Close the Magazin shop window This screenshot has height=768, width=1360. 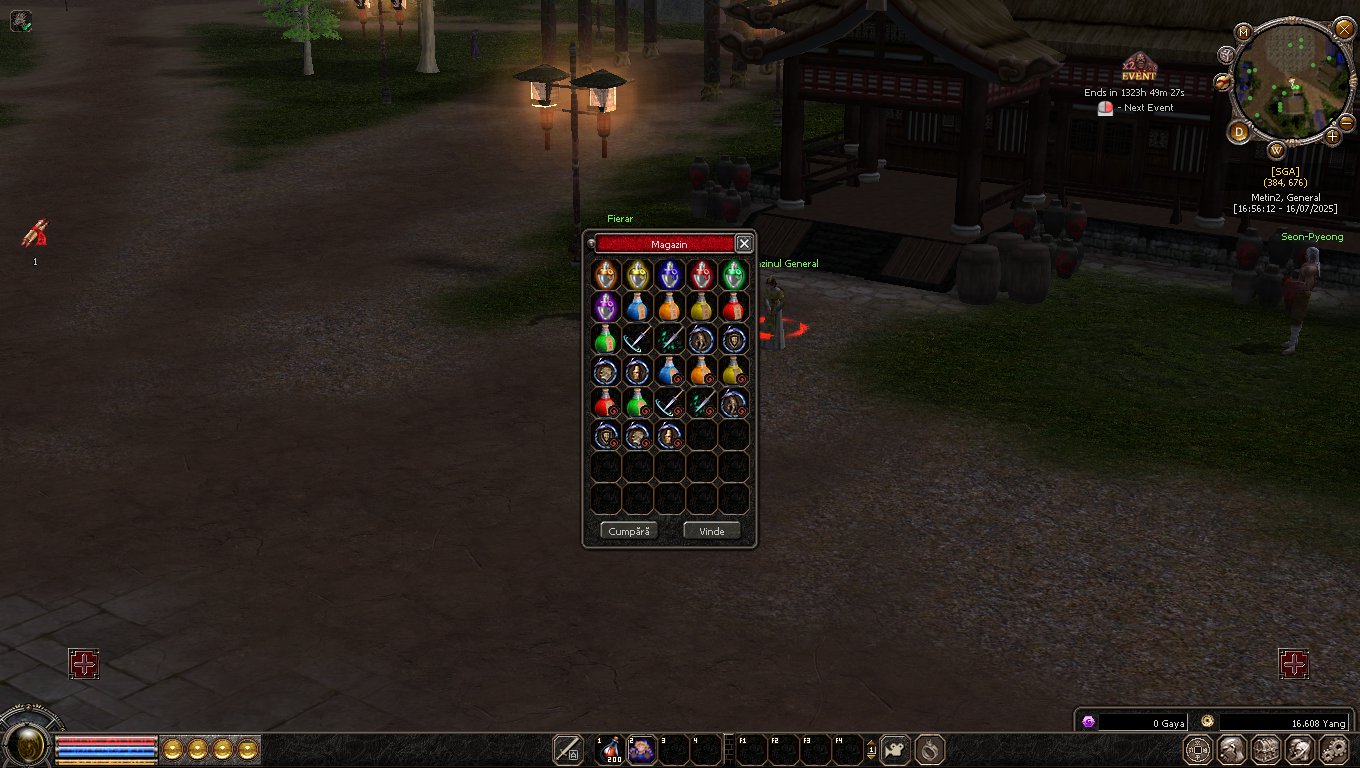(x=744, y=243)
